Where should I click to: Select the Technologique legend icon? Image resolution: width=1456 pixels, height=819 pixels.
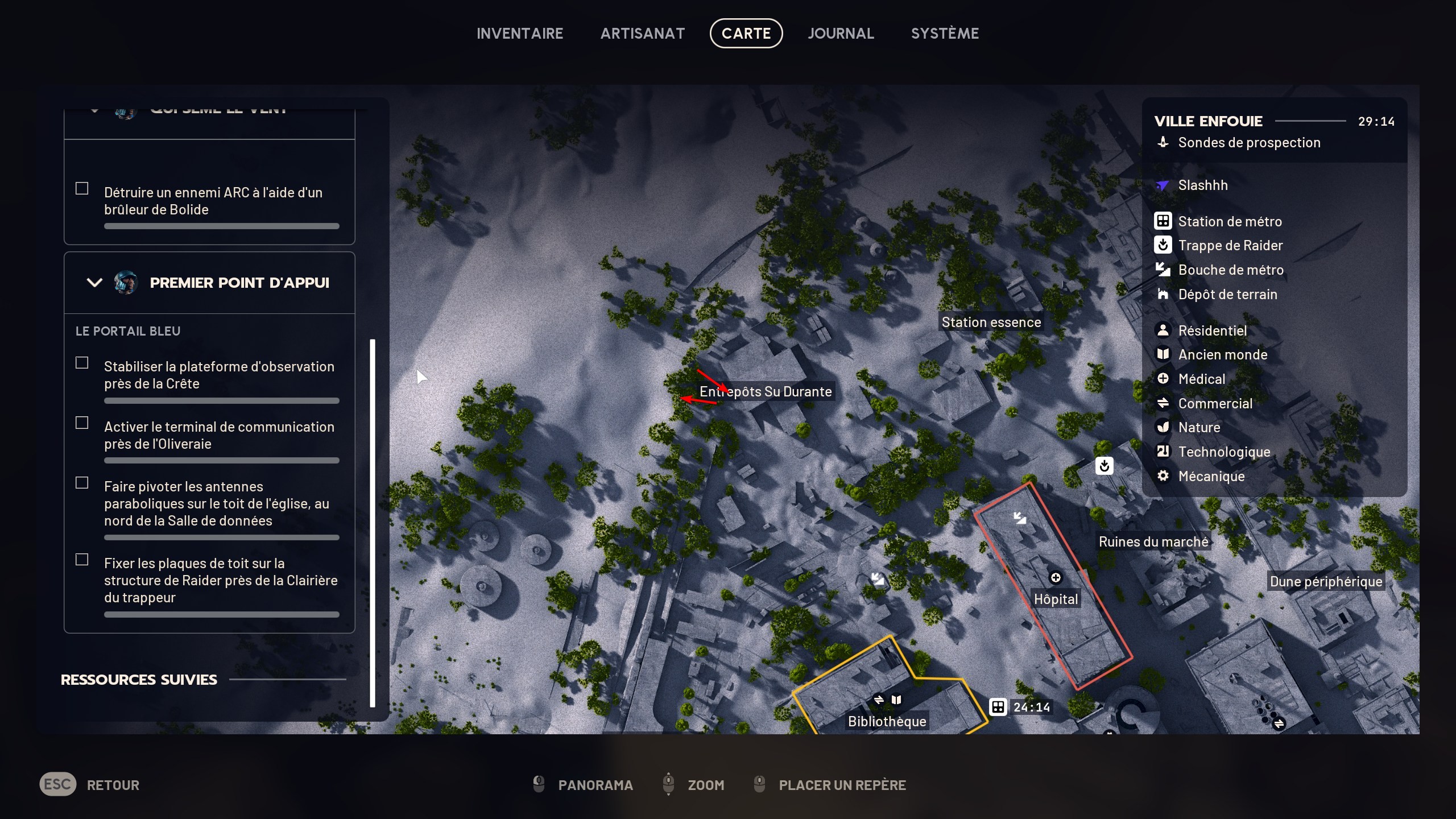[x=1164, y=452]
